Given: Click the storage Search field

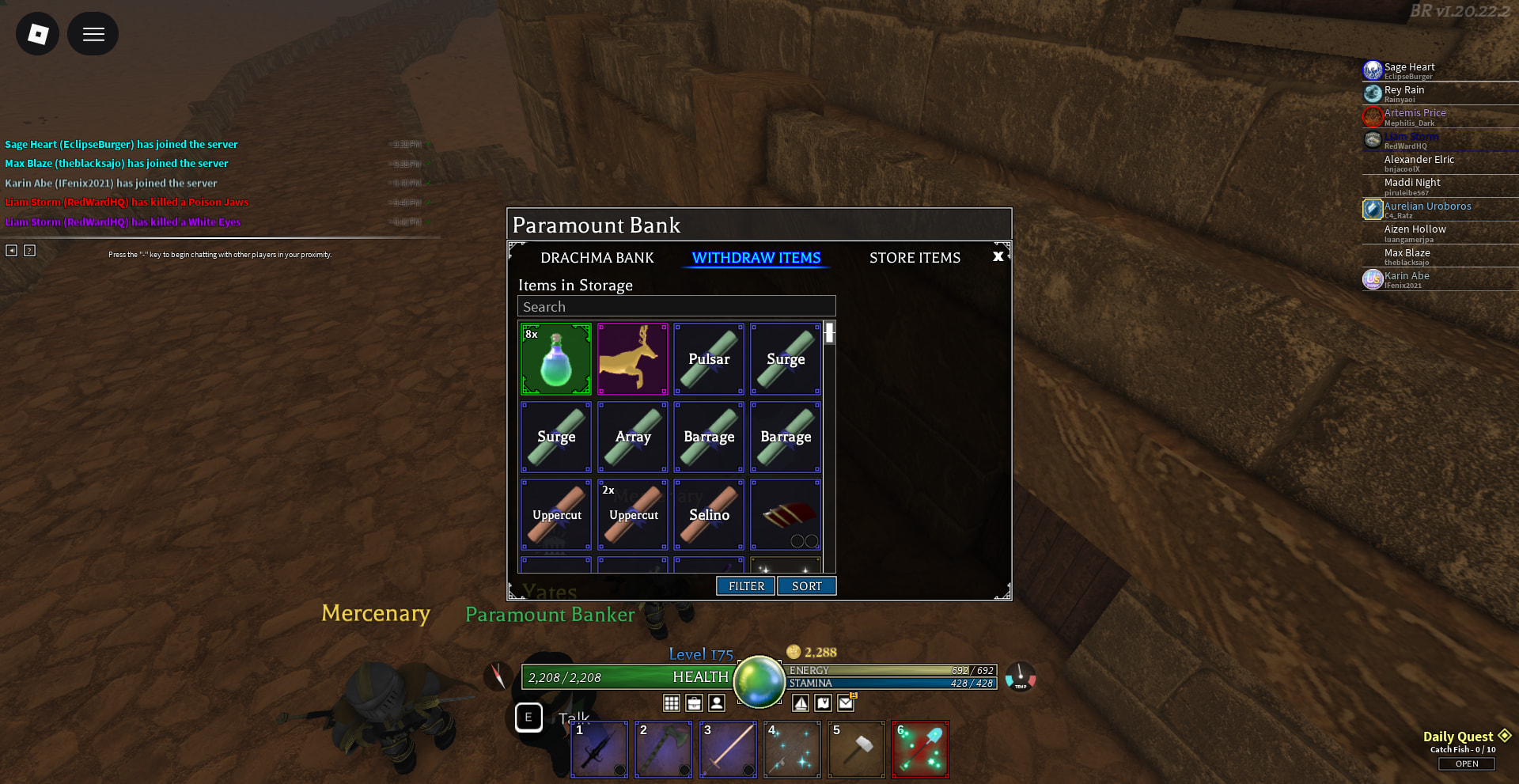Looking at the screenshot, I should pos(676,307).
